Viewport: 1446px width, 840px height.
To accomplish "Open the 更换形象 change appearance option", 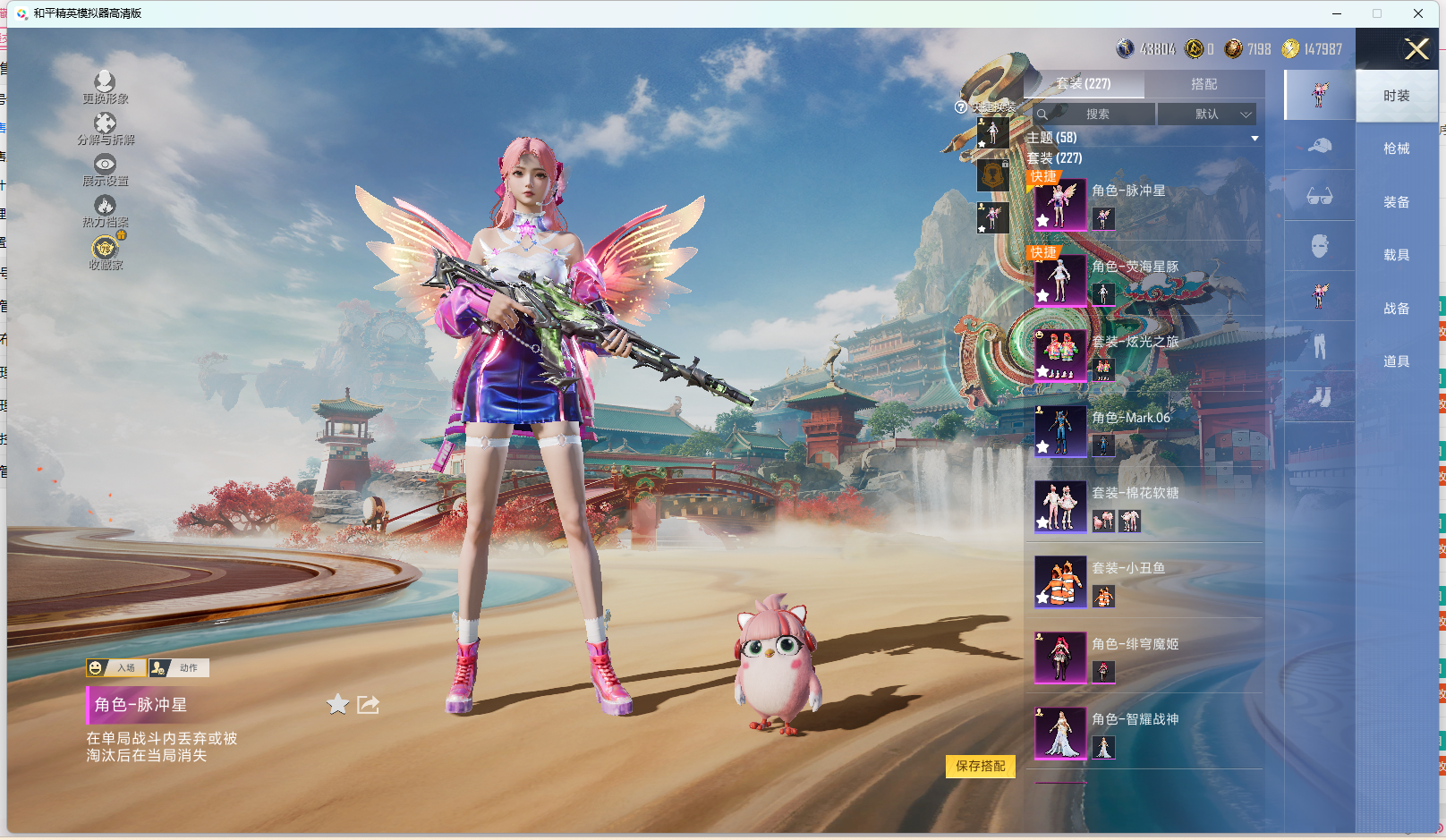I will [105, 87].
